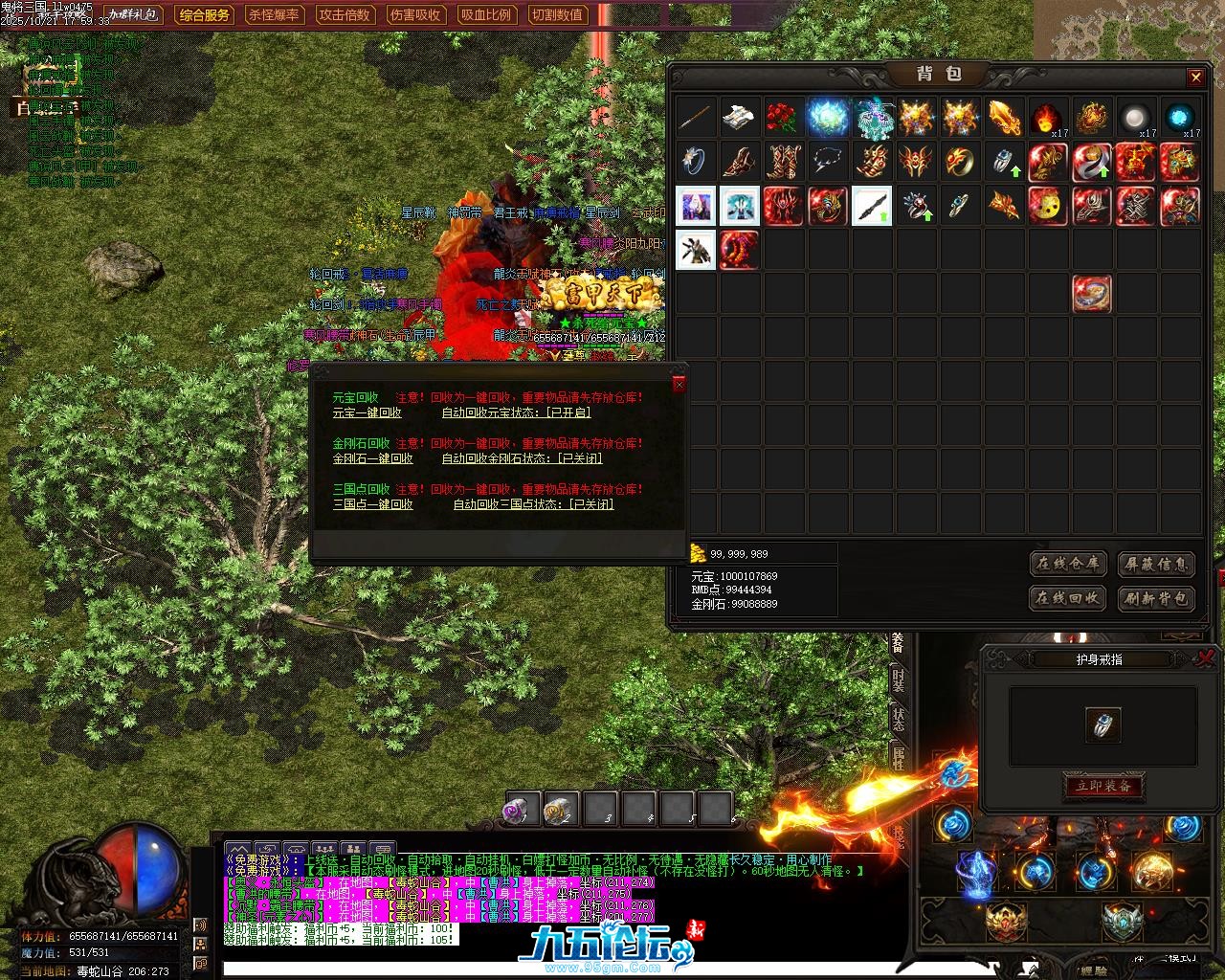Open the 切割数值 menu
This screenshot has height=980, width=1225.
click(x=557, y=15)
